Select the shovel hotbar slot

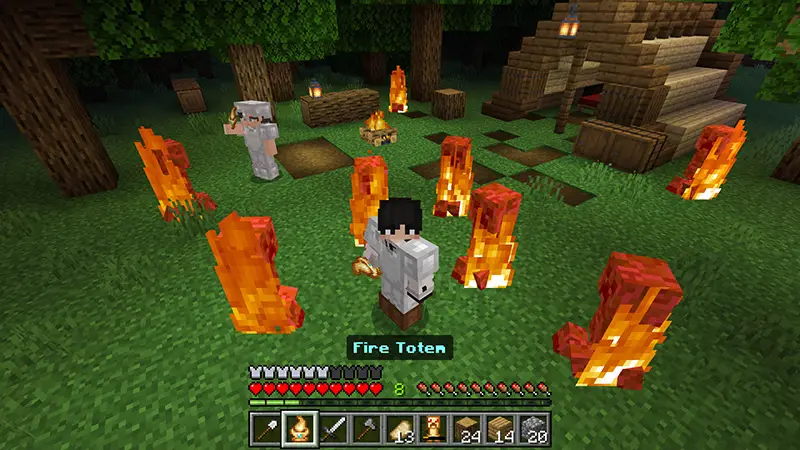pos(266,429)
